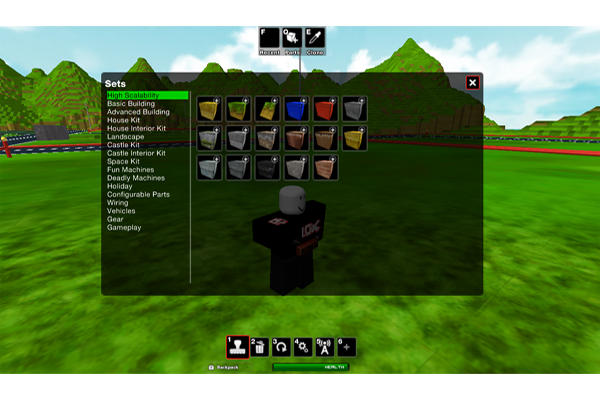Select the stamper tool in hotbar slot 1
Viewport: 600px width, 400px height.
pos(238,348)
